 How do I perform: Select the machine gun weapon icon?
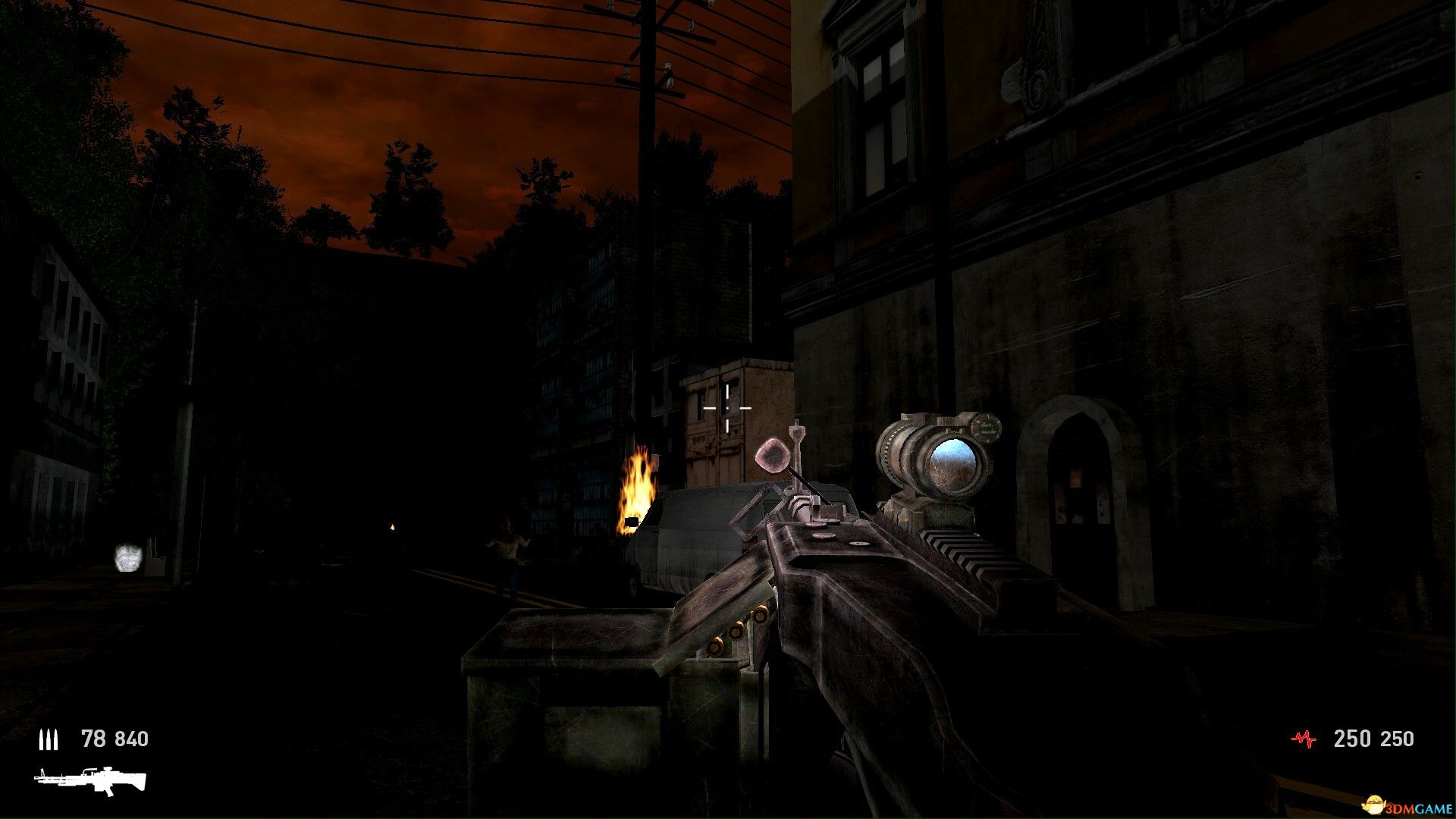click(90, 782)
